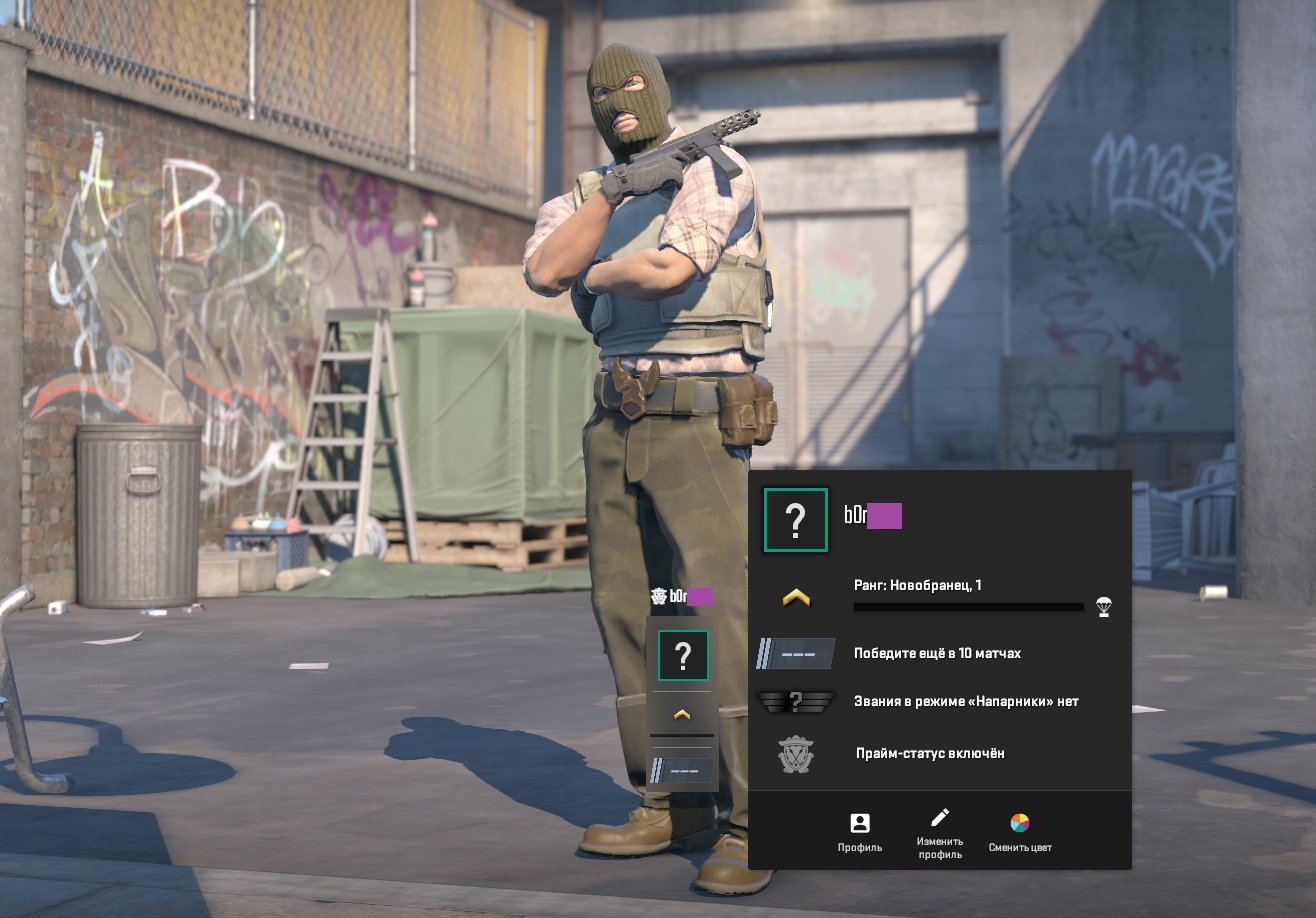Select the weekly drop parachute icon

pyautogui.click(x=1102, y=608)
